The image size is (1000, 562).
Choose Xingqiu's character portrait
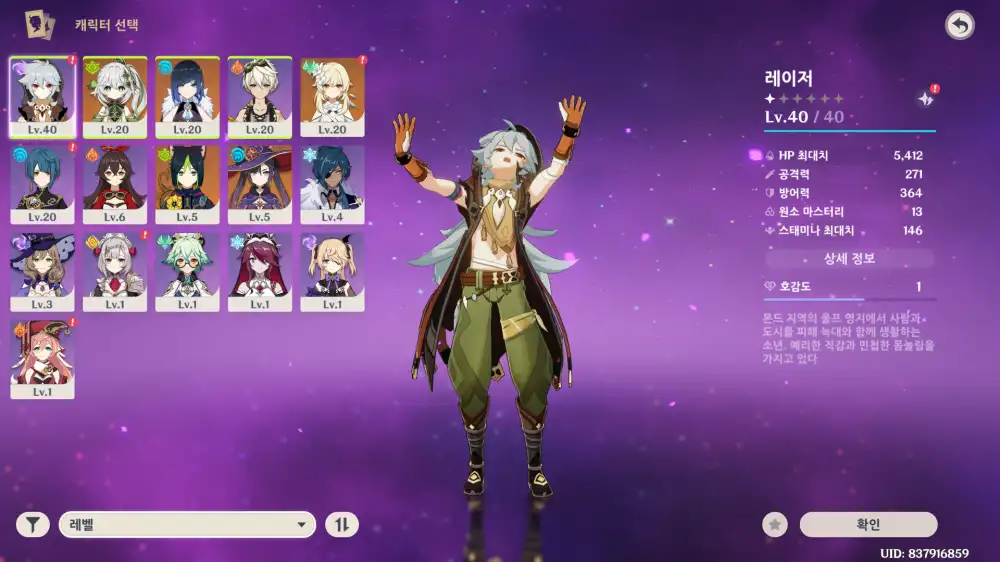click(x=43, y=185)
